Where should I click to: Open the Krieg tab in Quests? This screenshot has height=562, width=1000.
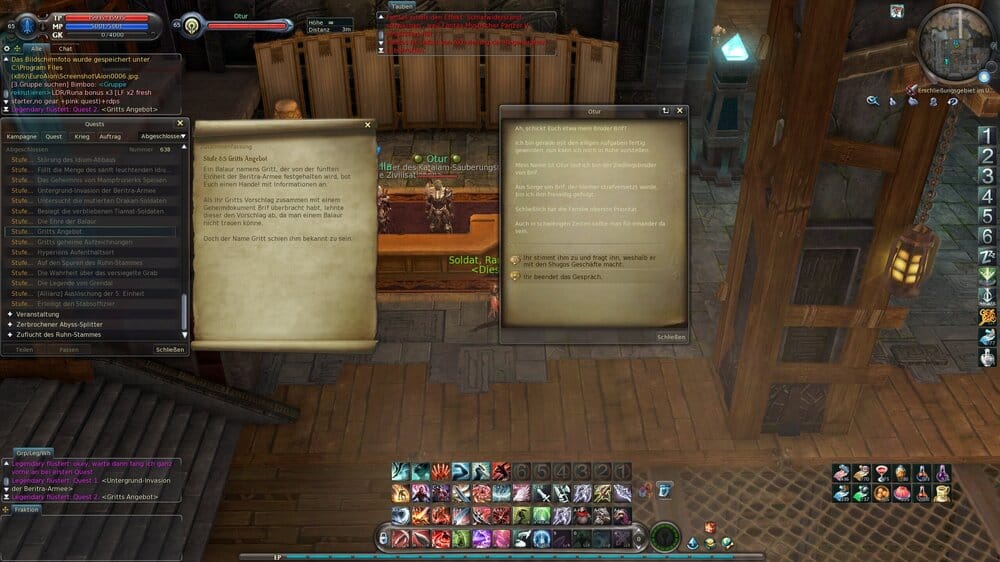click(82, 136)
